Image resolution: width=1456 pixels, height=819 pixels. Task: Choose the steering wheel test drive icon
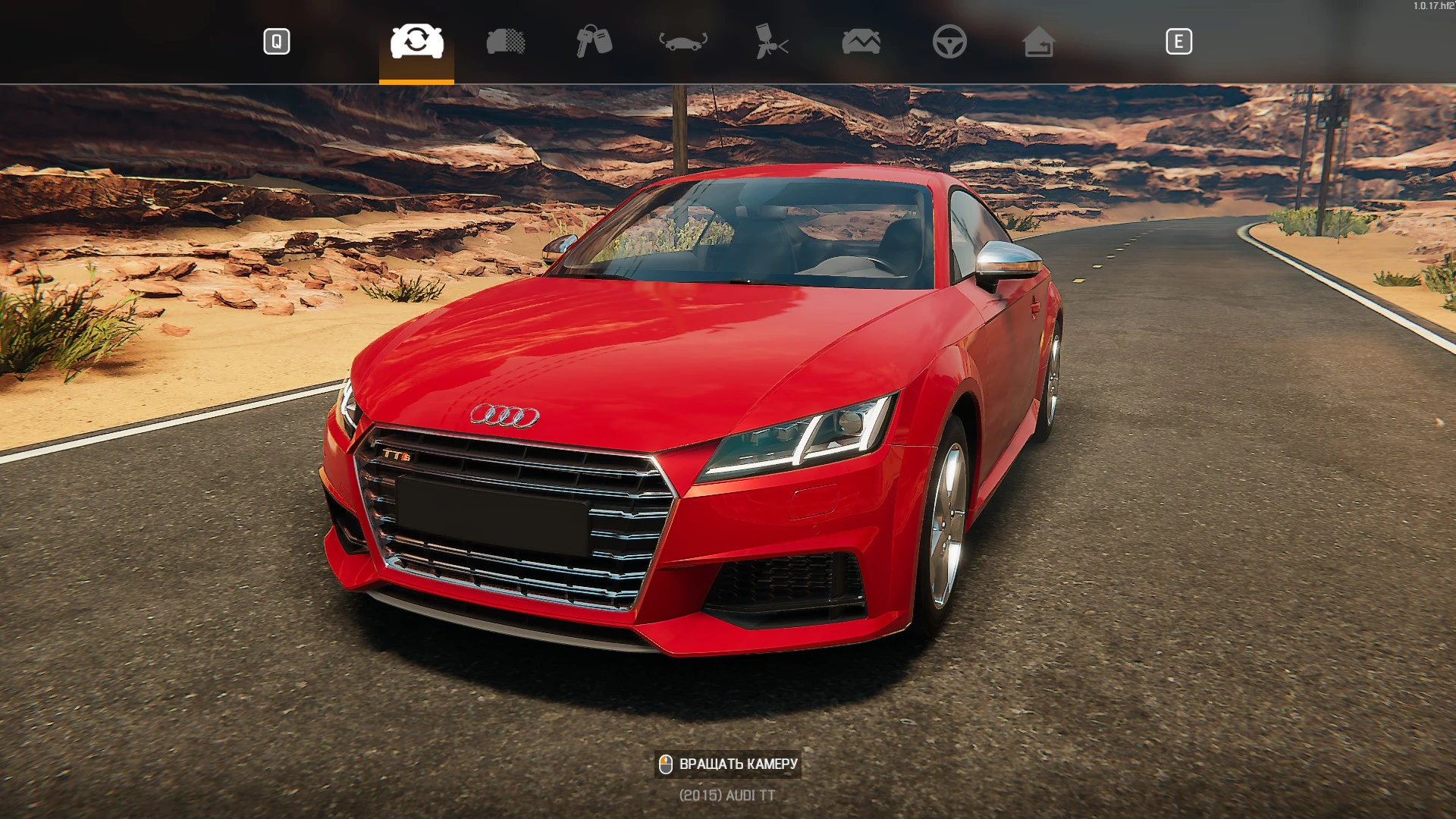[x=952, y=42]
